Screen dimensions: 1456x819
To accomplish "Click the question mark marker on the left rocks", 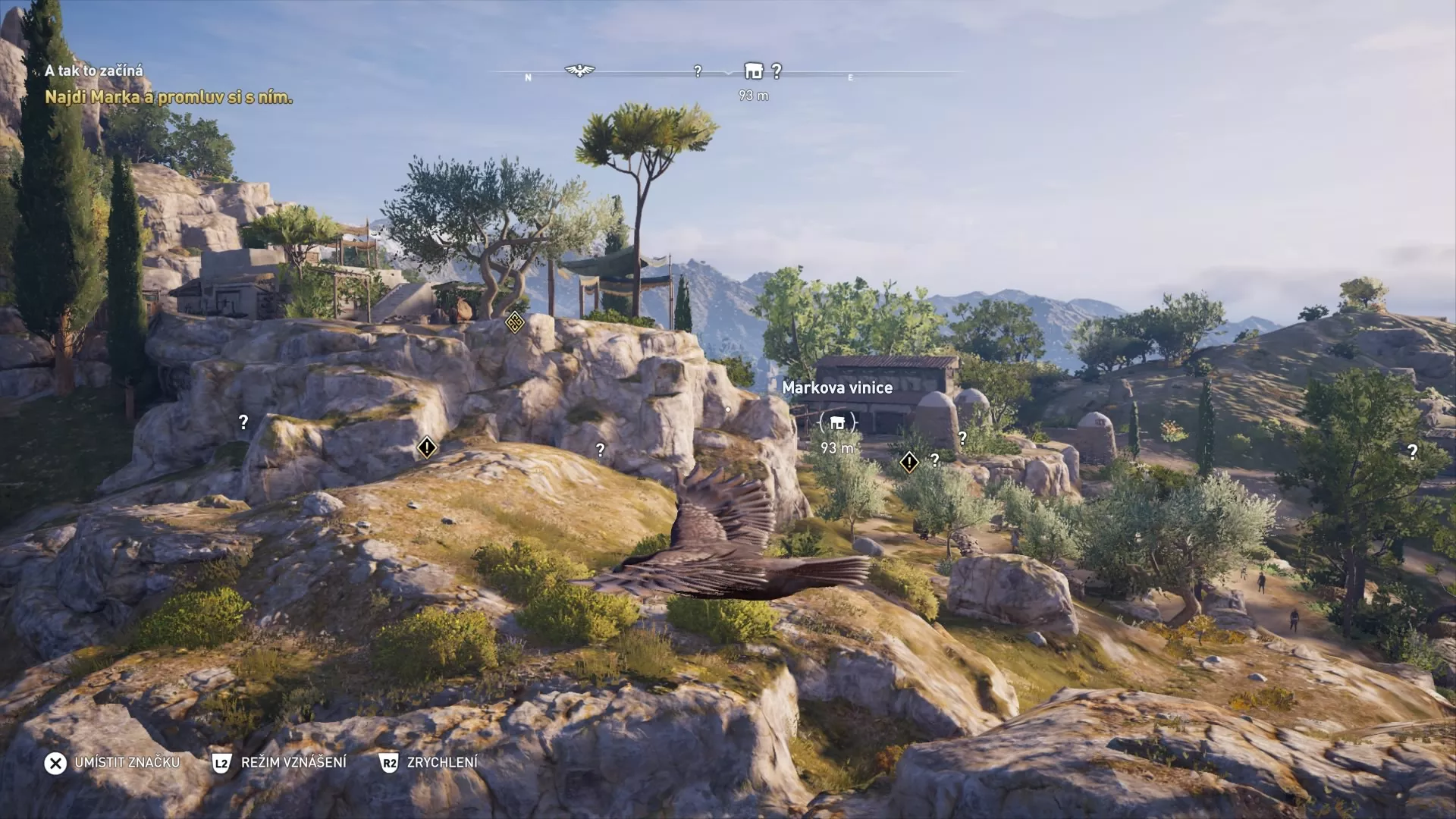I will tap(243, 420).
